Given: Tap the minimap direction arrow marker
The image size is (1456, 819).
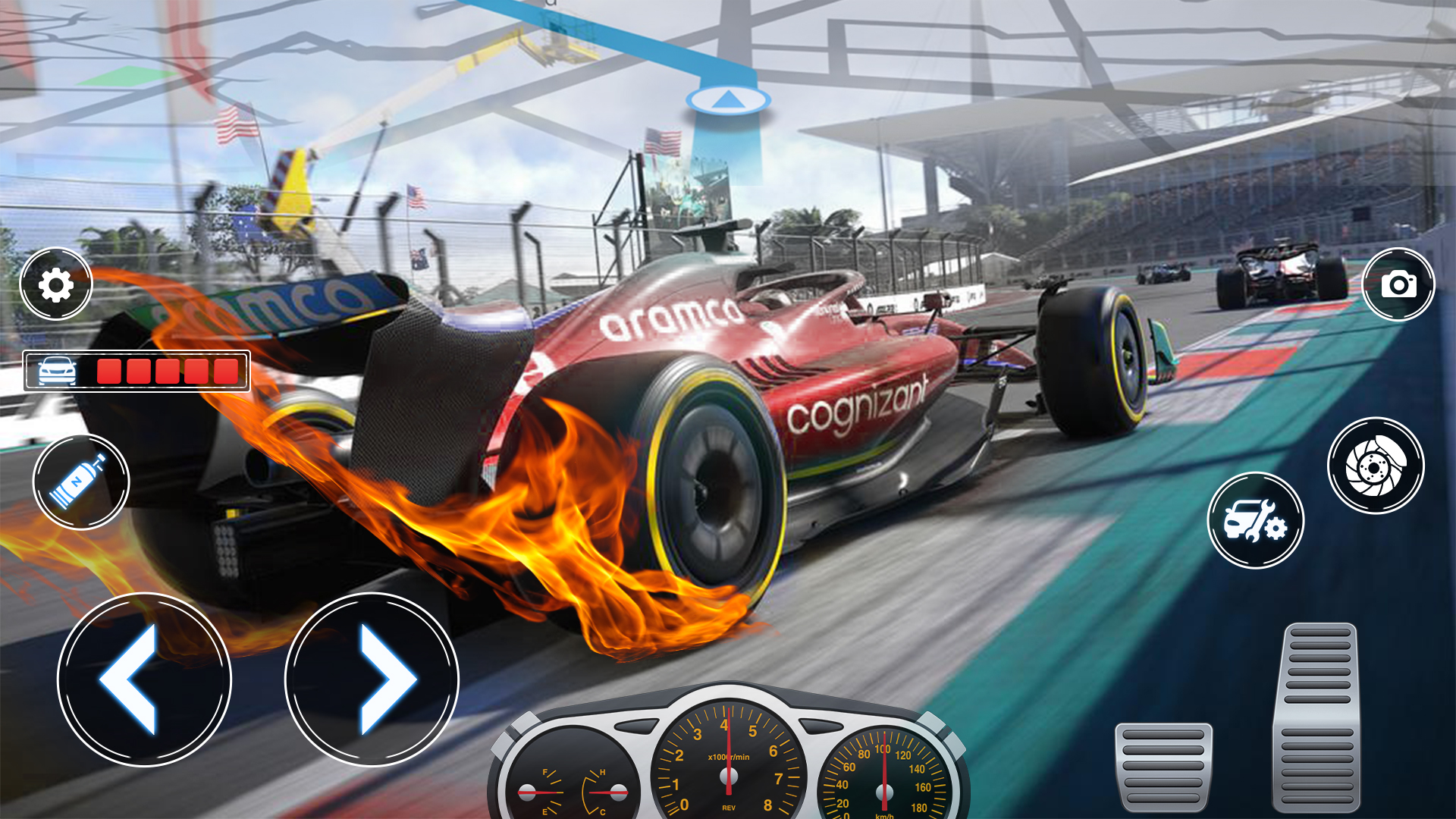Looking at the screenshot, I should (x=726, y=99).
